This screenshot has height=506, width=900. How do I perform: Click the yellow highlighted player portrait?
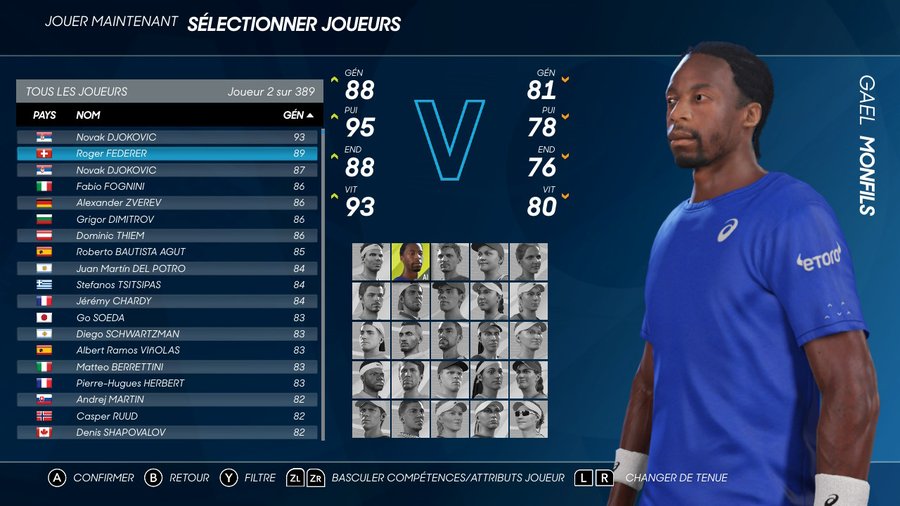410,261
